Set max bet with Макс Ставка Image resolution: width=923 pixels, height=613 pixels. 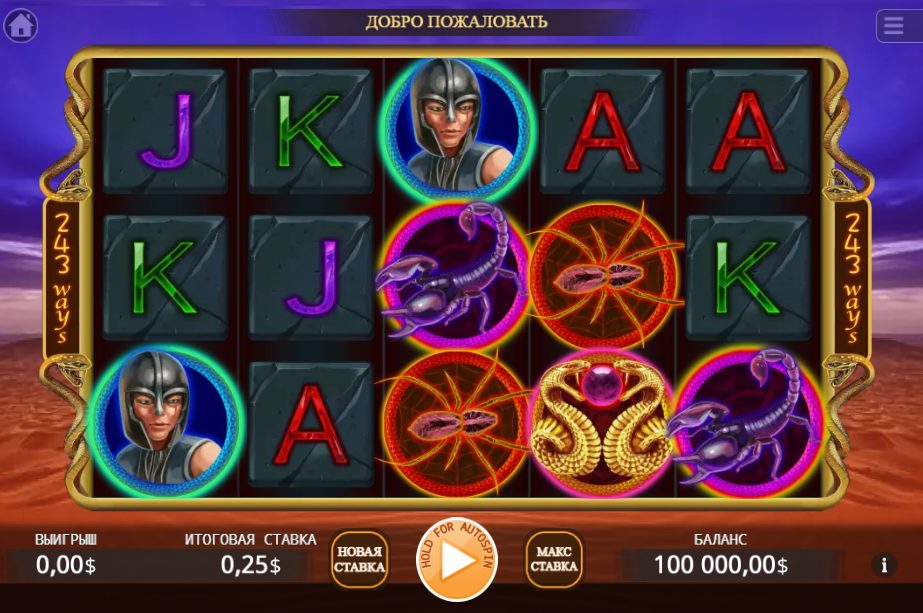point(554,559)
